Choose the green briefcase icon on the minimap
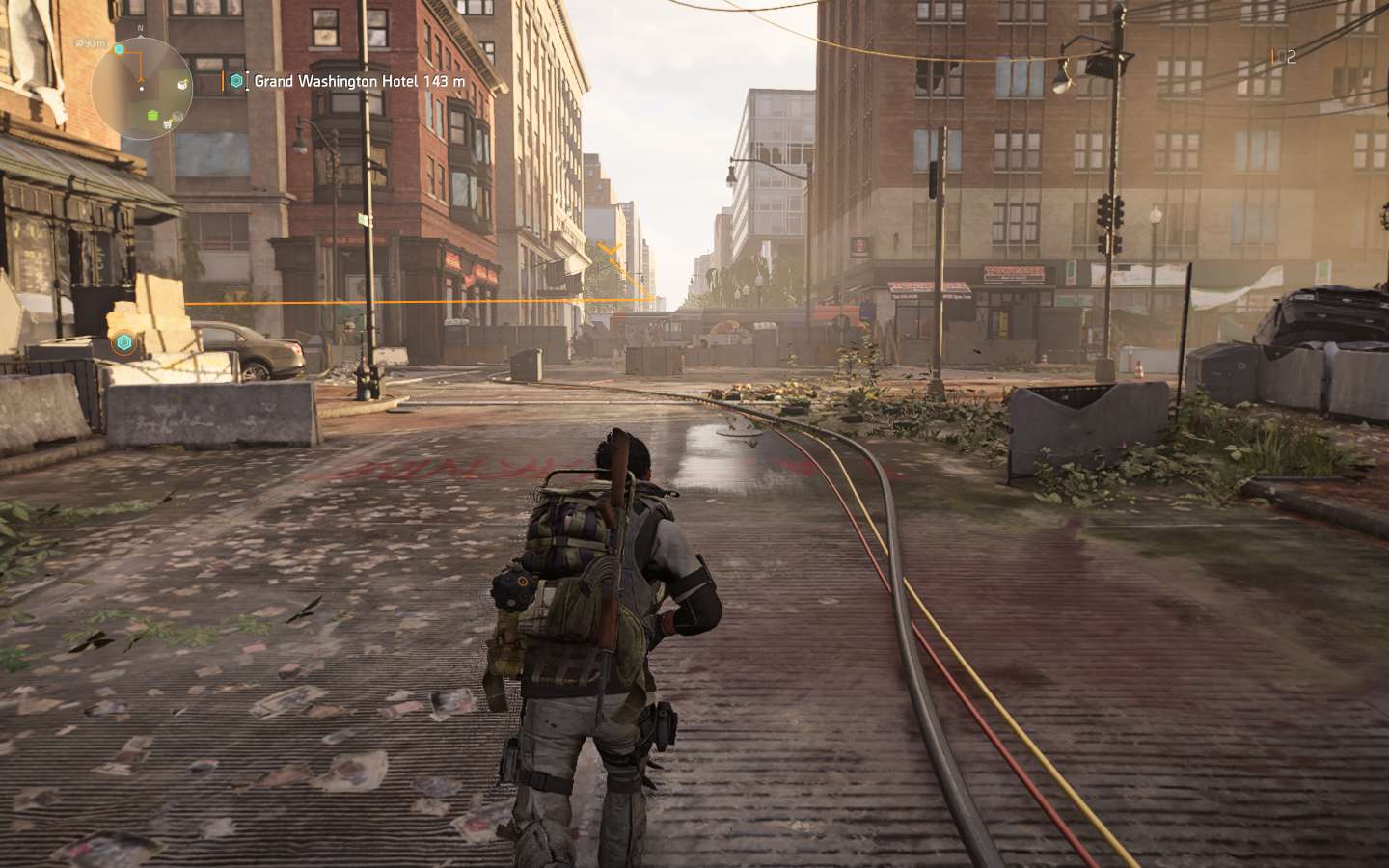Image resolution: width=1389 pixels, height=868 pixels. (x=152, y=116)
